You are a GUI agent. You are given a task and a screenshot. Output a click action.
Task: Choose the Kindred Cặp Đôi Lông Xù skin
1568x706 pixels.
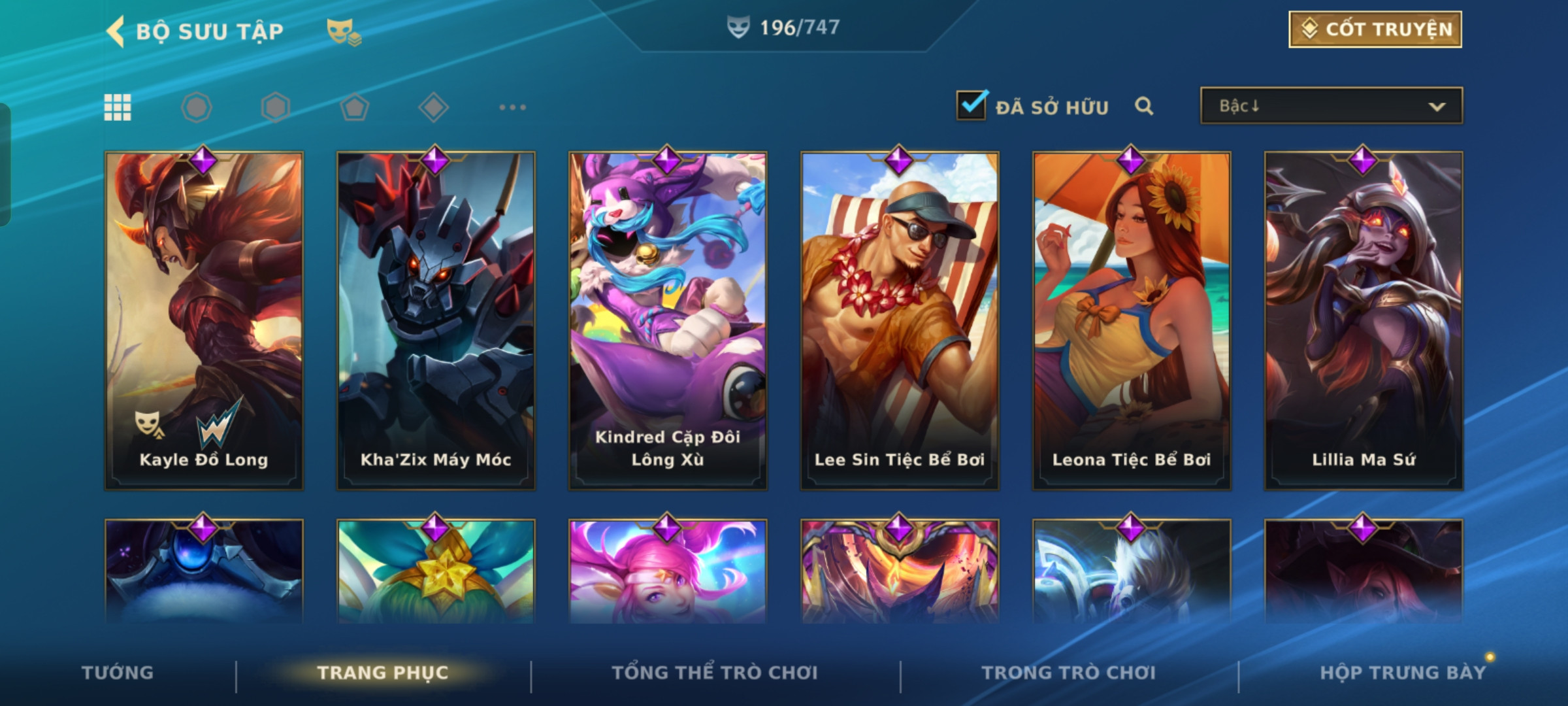(668, 320)
